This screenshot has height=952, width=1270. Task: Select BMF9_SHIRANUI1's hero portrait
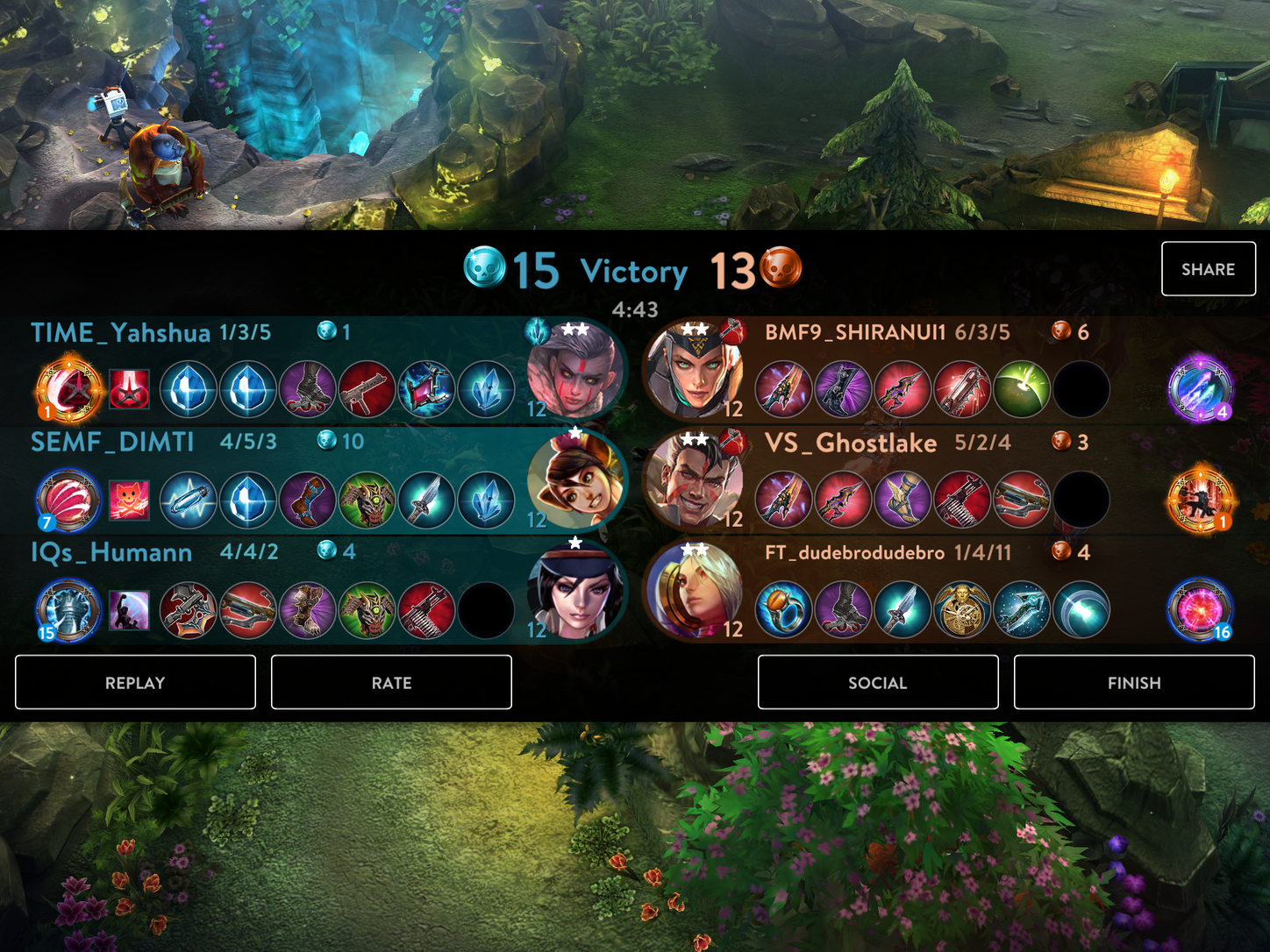tap(695, 371)
